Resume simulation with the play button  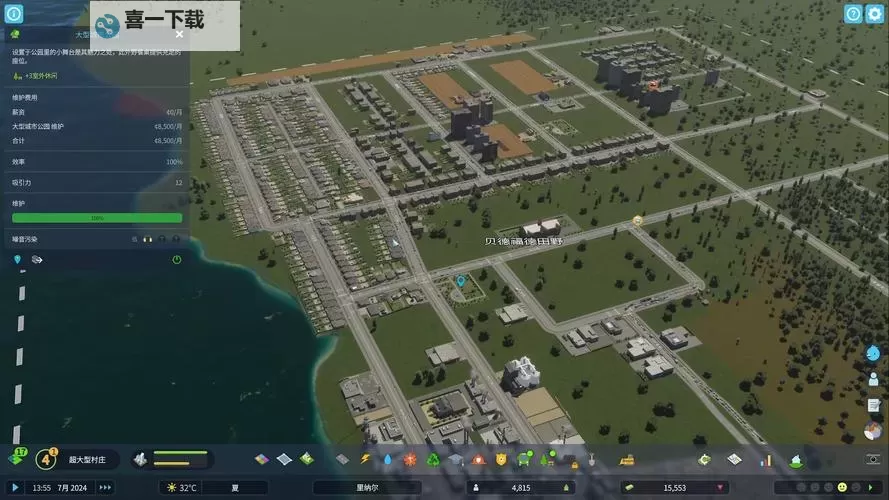point(15,488)
